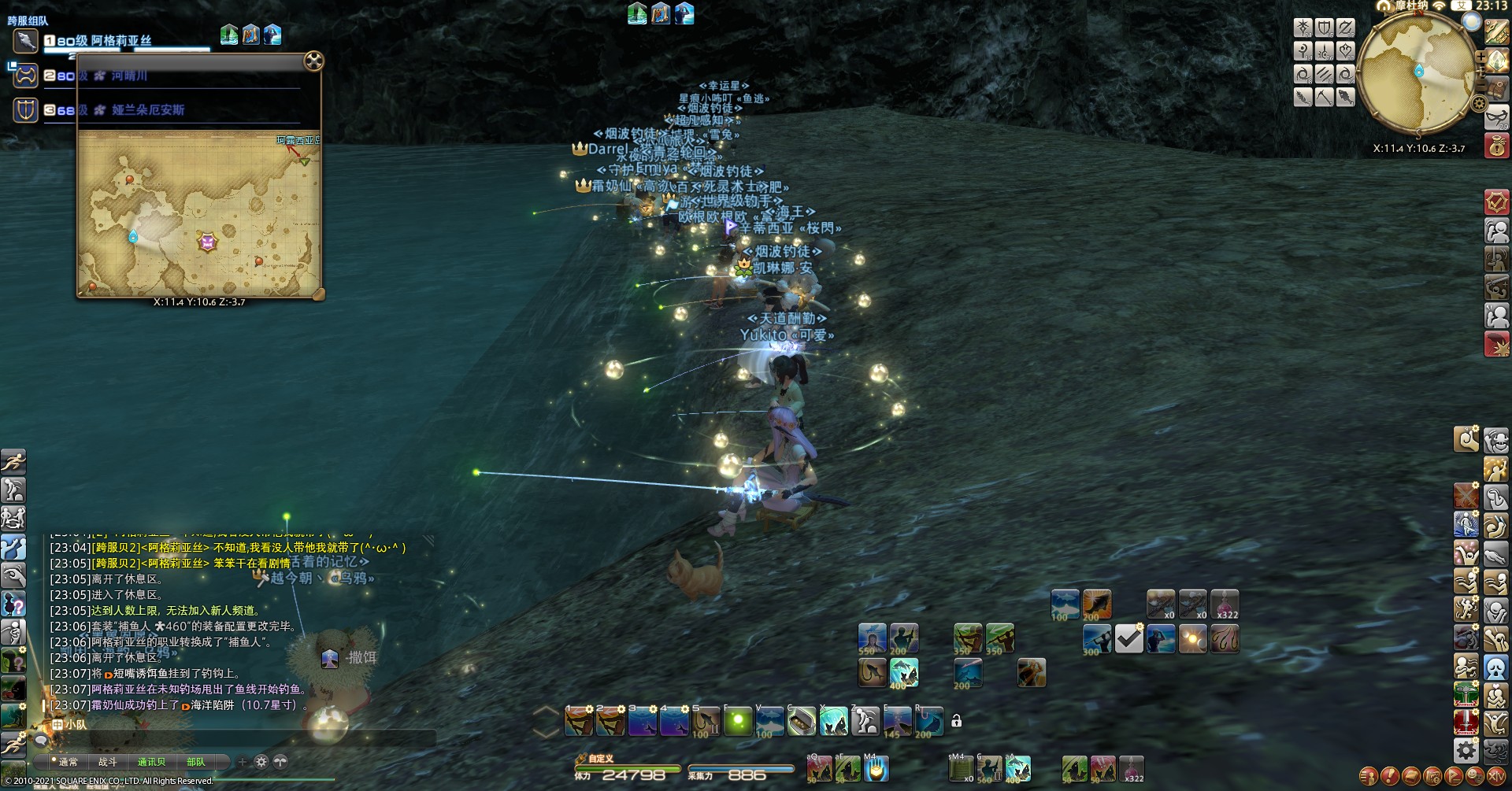The height and width of the screenshot is (791, 1512).
Task: Switch to the 通常 chat tab
Action: pos(69,762)
